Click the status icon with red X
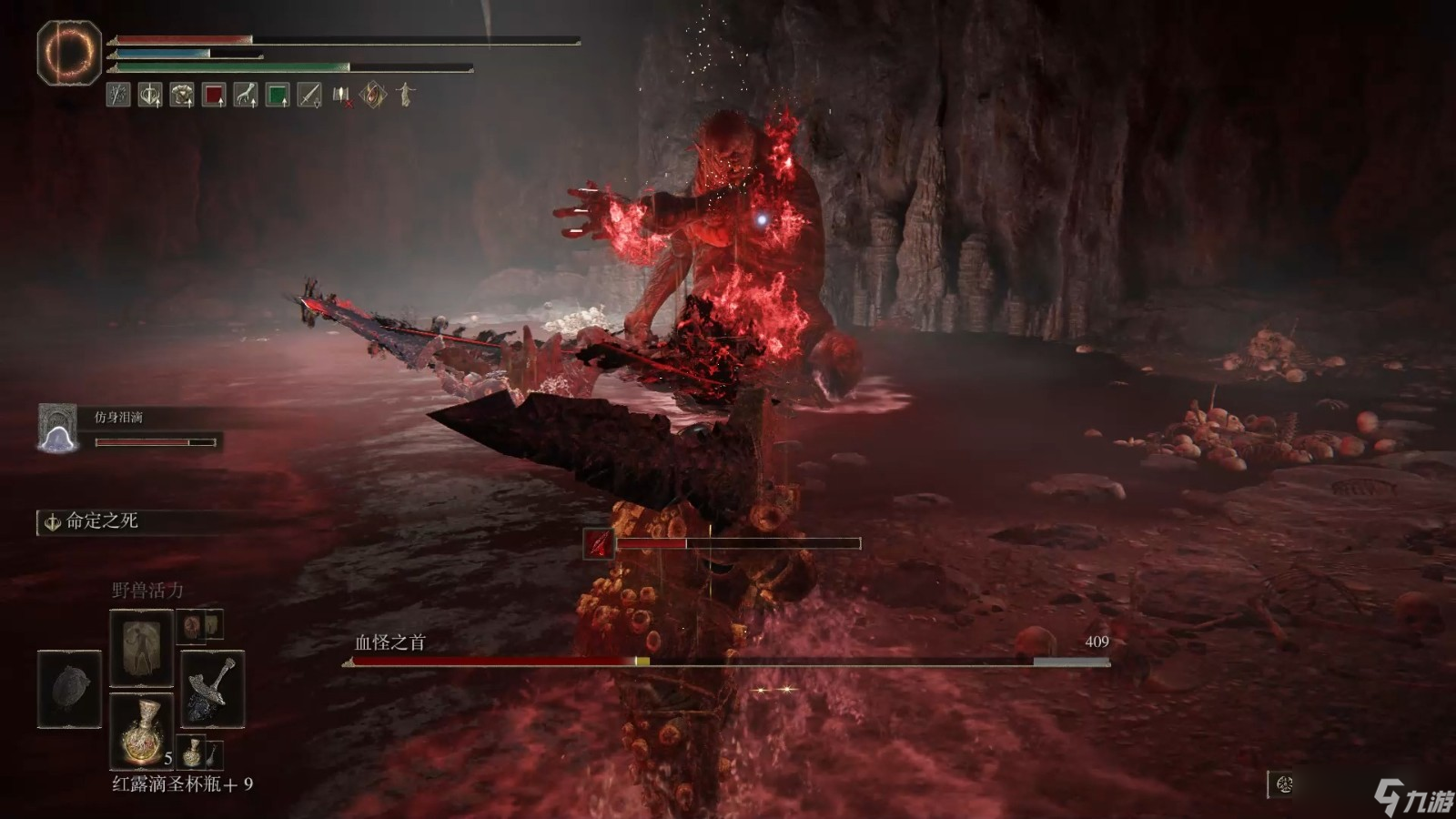 pyautogui.click(x=341, y=95)
